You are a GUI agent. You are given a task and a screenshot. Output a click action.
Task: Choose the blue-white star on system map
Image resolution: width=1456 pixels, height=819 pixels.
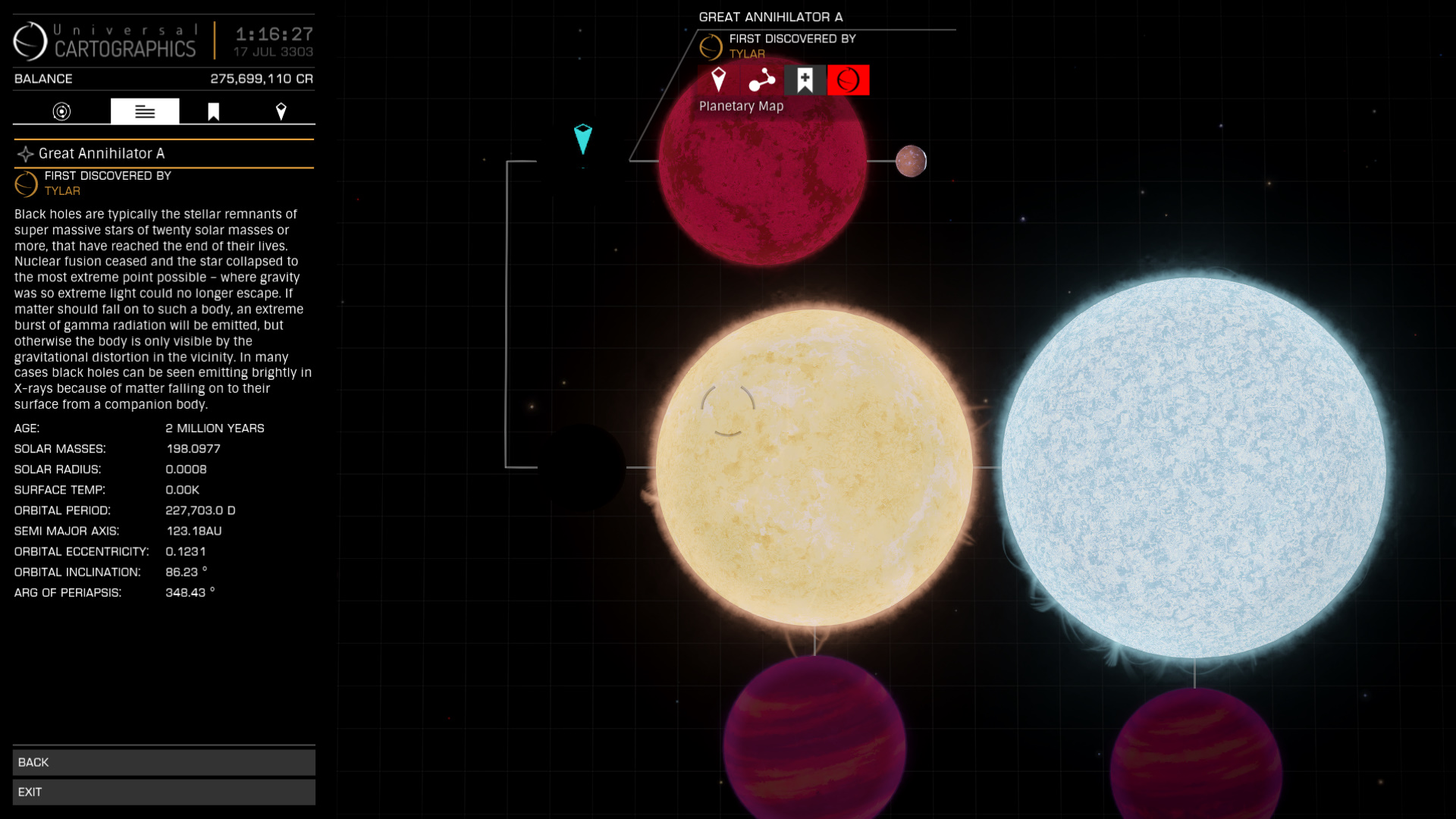tap(1194, 466)
